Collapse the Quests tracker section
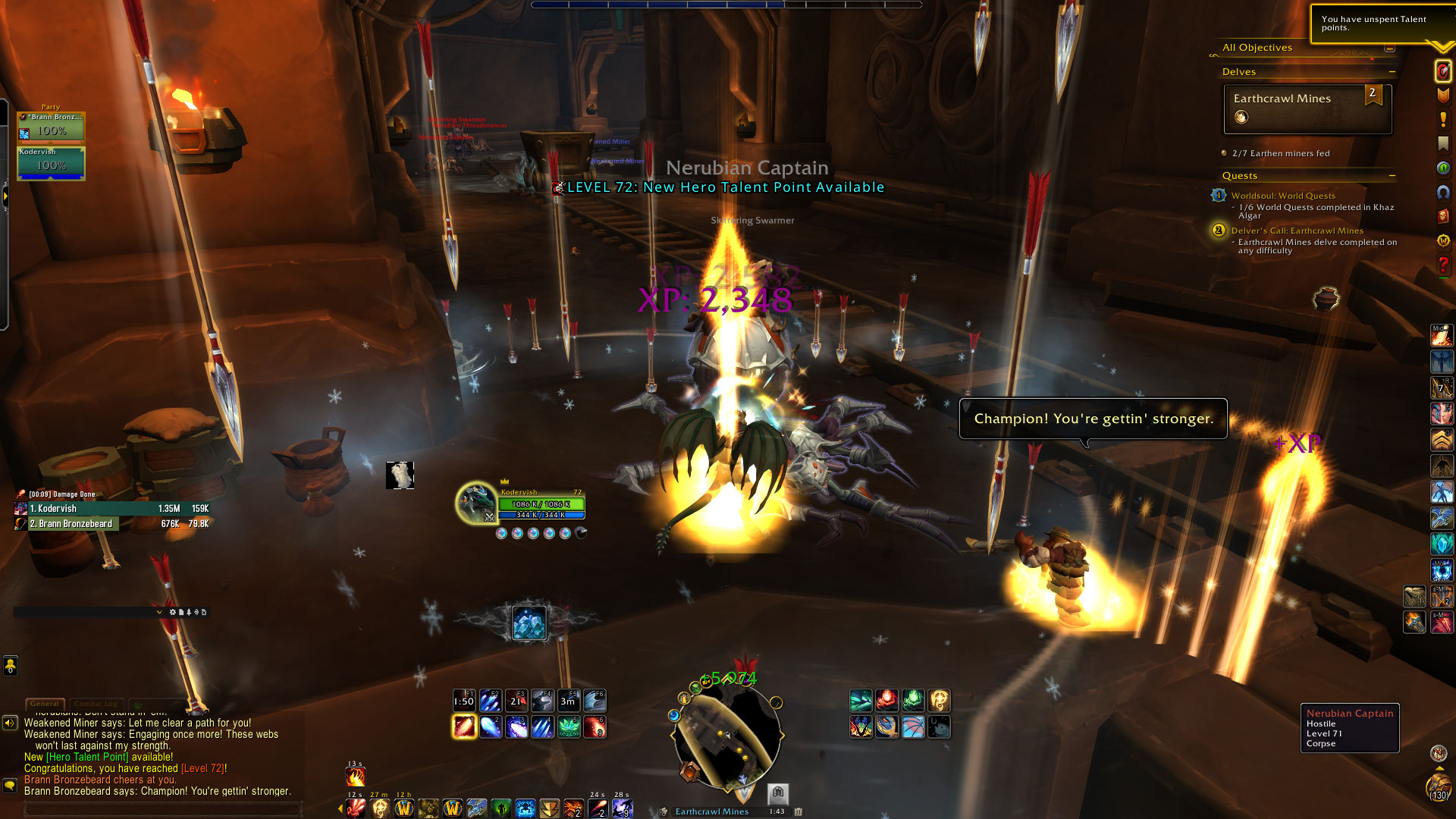1456x819 pixels. (1392, 176)
